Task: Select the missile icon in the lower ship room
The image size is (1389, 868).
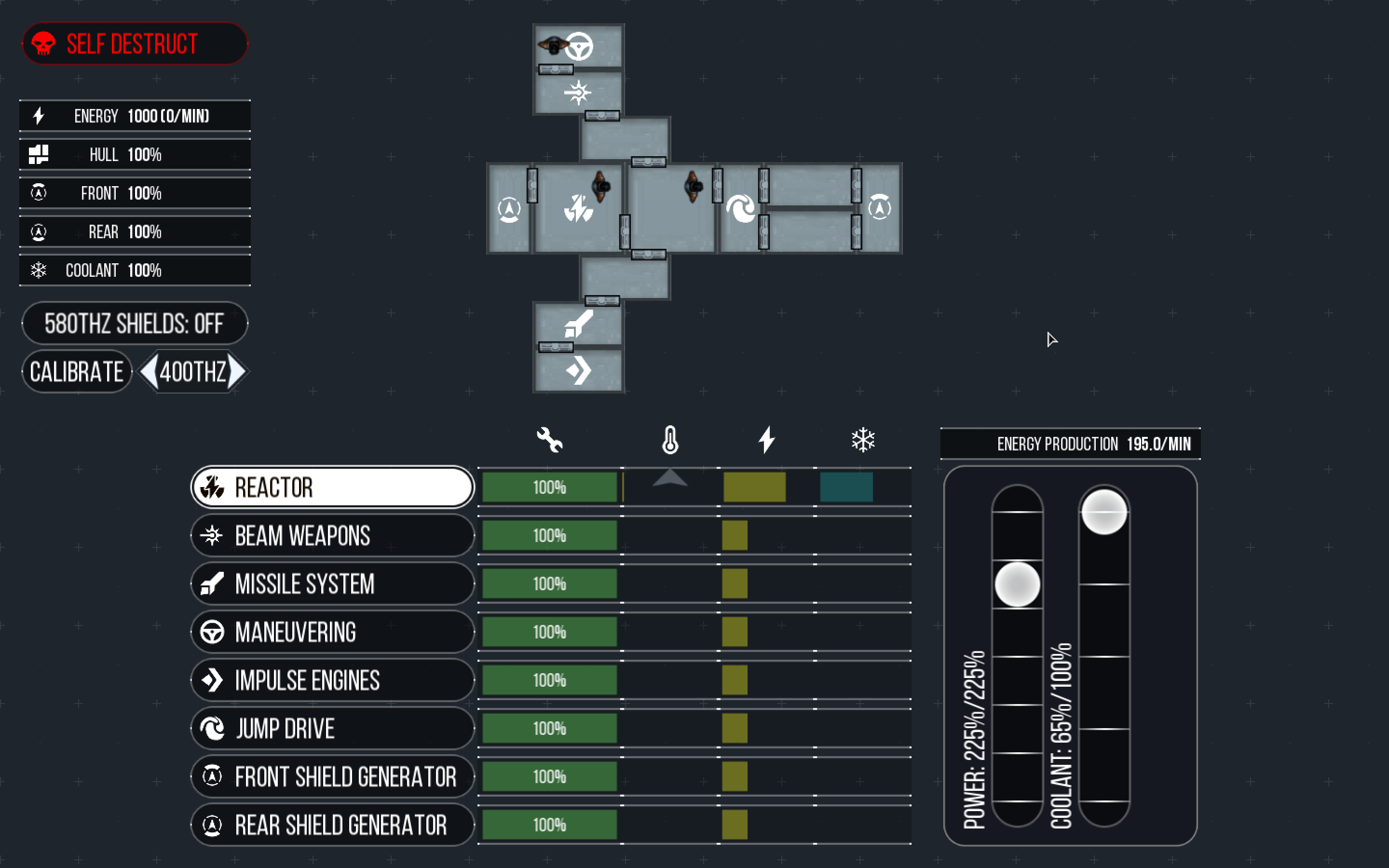Action: tap(580, 325)
